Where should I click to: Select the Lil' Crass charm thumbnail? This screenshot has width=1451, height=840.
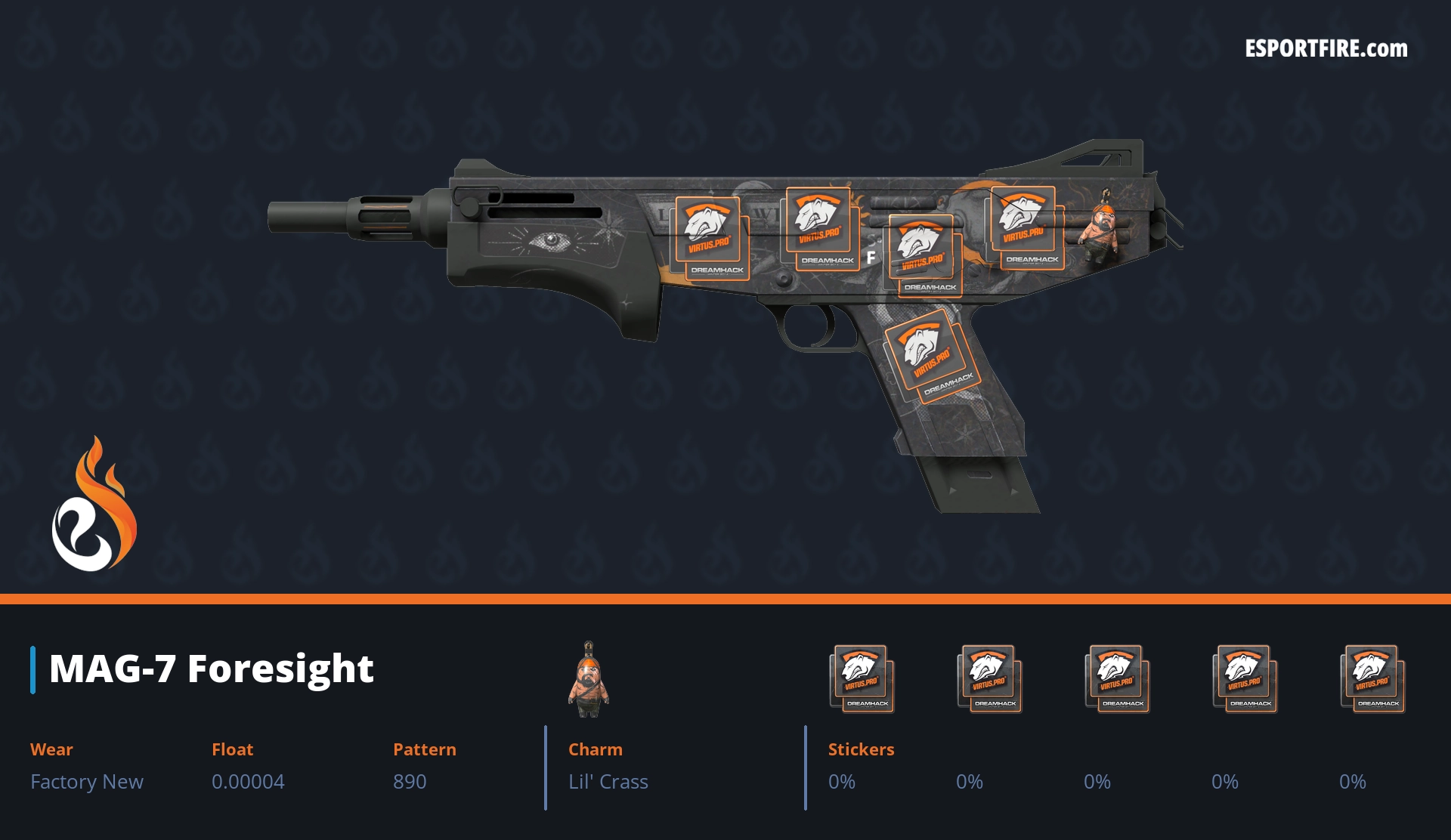[x=589, y=679]
